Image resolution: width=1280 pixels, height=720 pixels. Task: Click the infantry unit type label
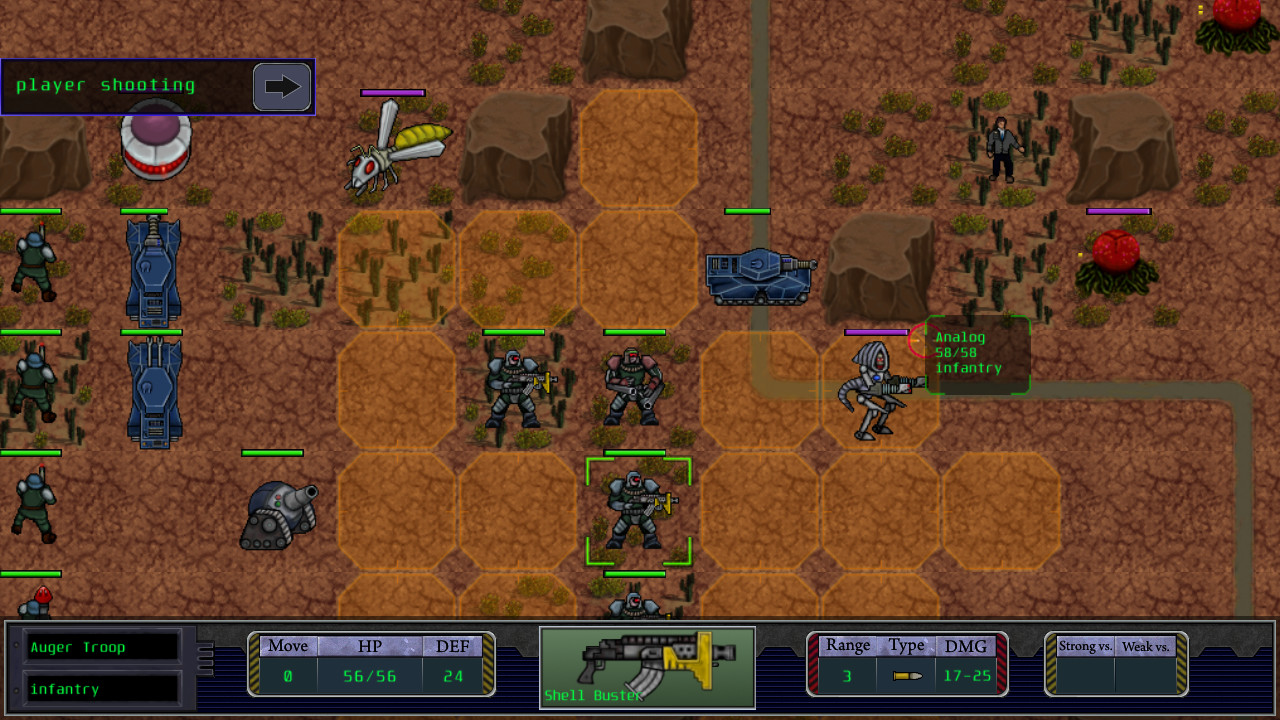(x=100, y=688)
